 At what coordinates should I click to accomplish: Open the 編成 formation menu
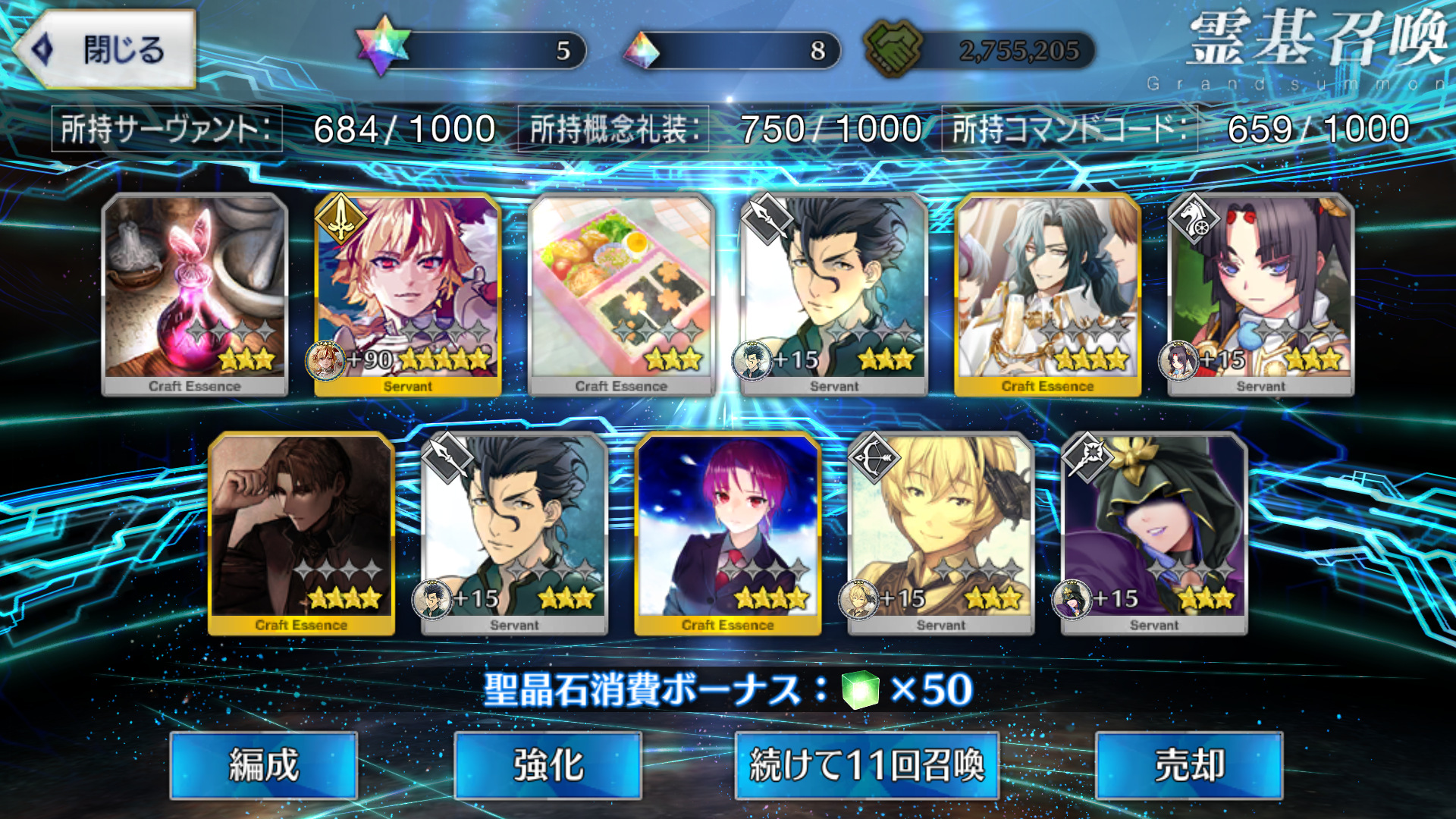(263, 764)
